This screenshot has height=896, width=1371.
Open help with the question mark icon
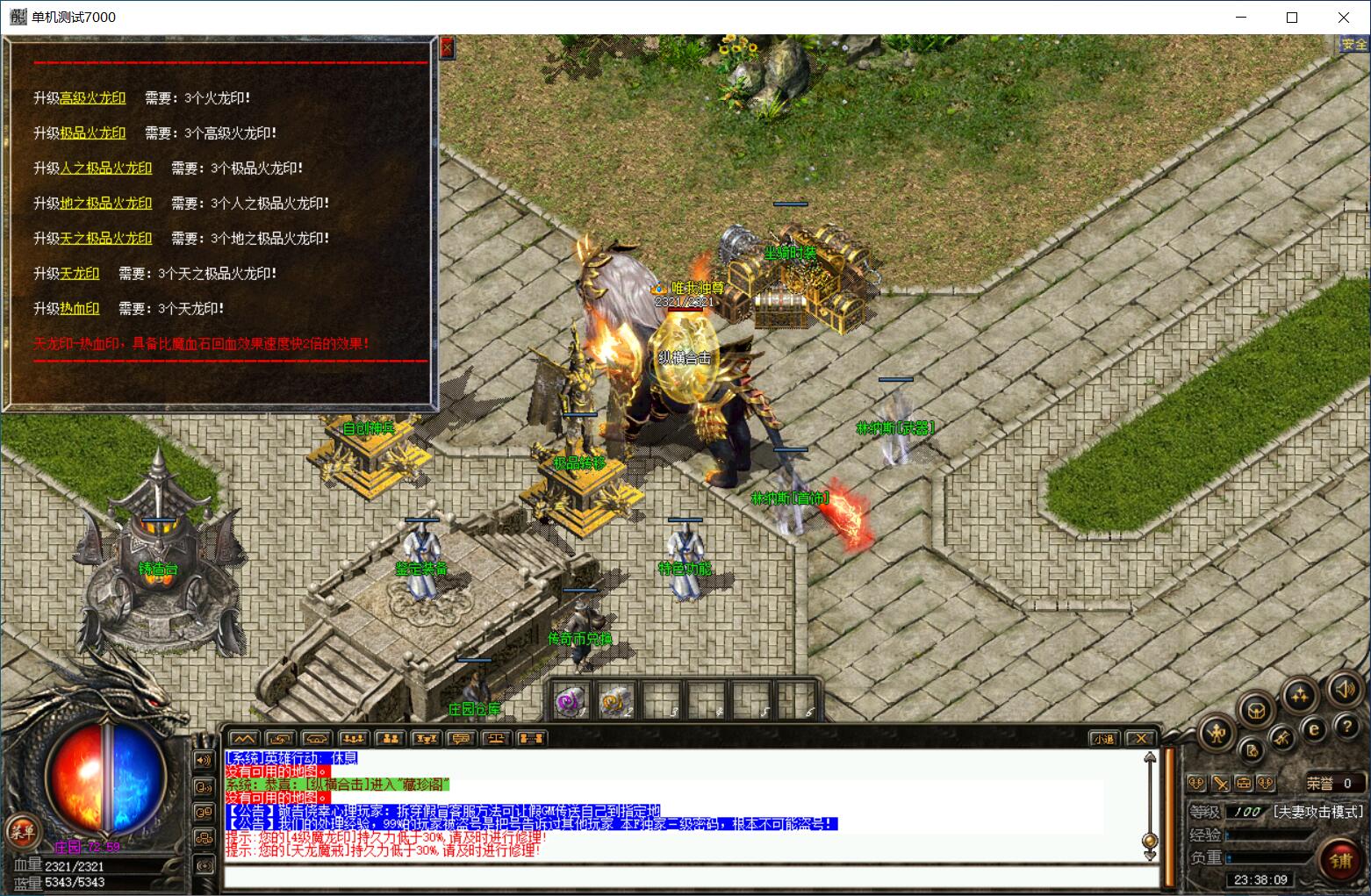(x=1346, y=727)
